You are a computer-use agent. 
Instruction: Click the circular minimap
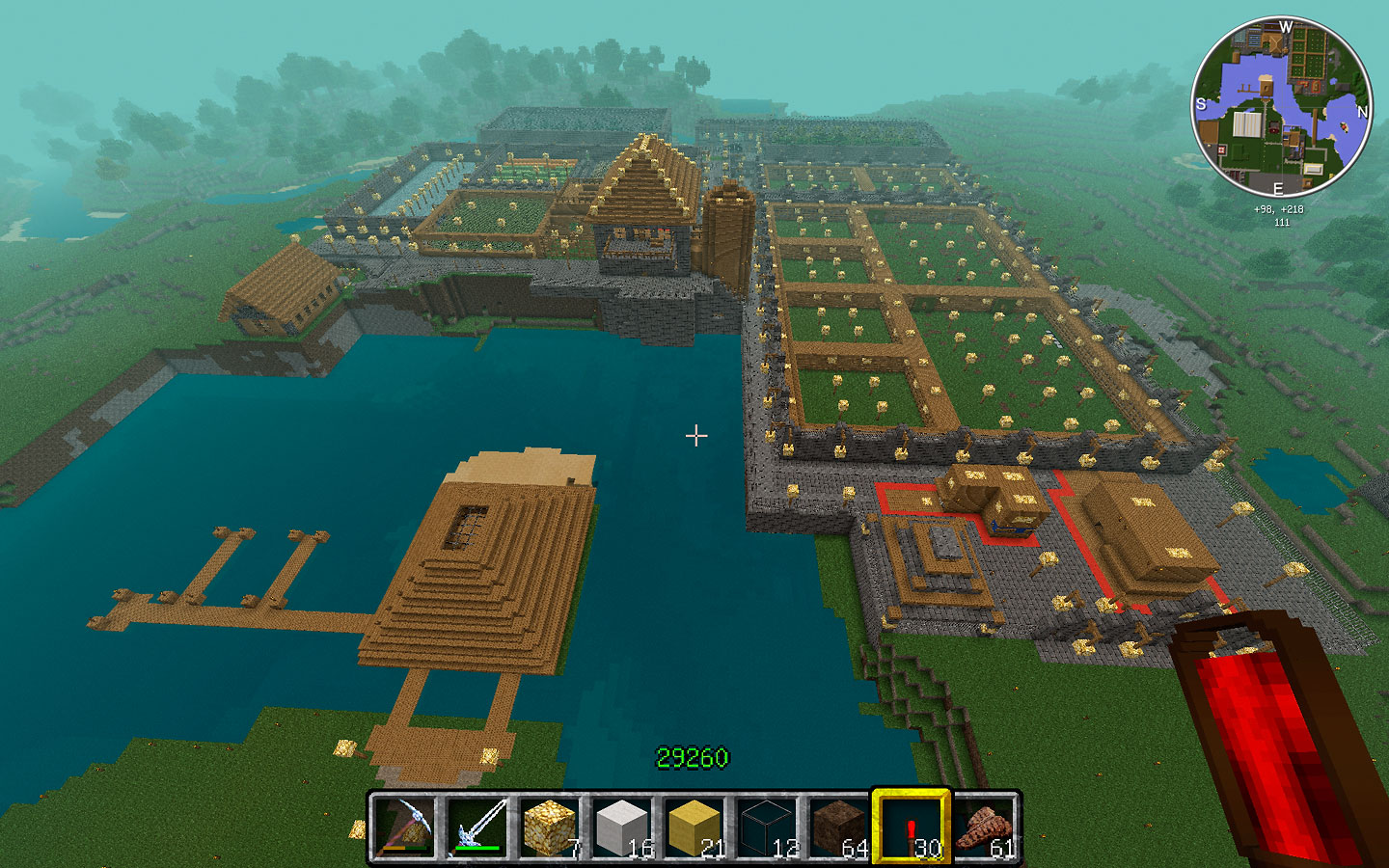[1282, 107]
